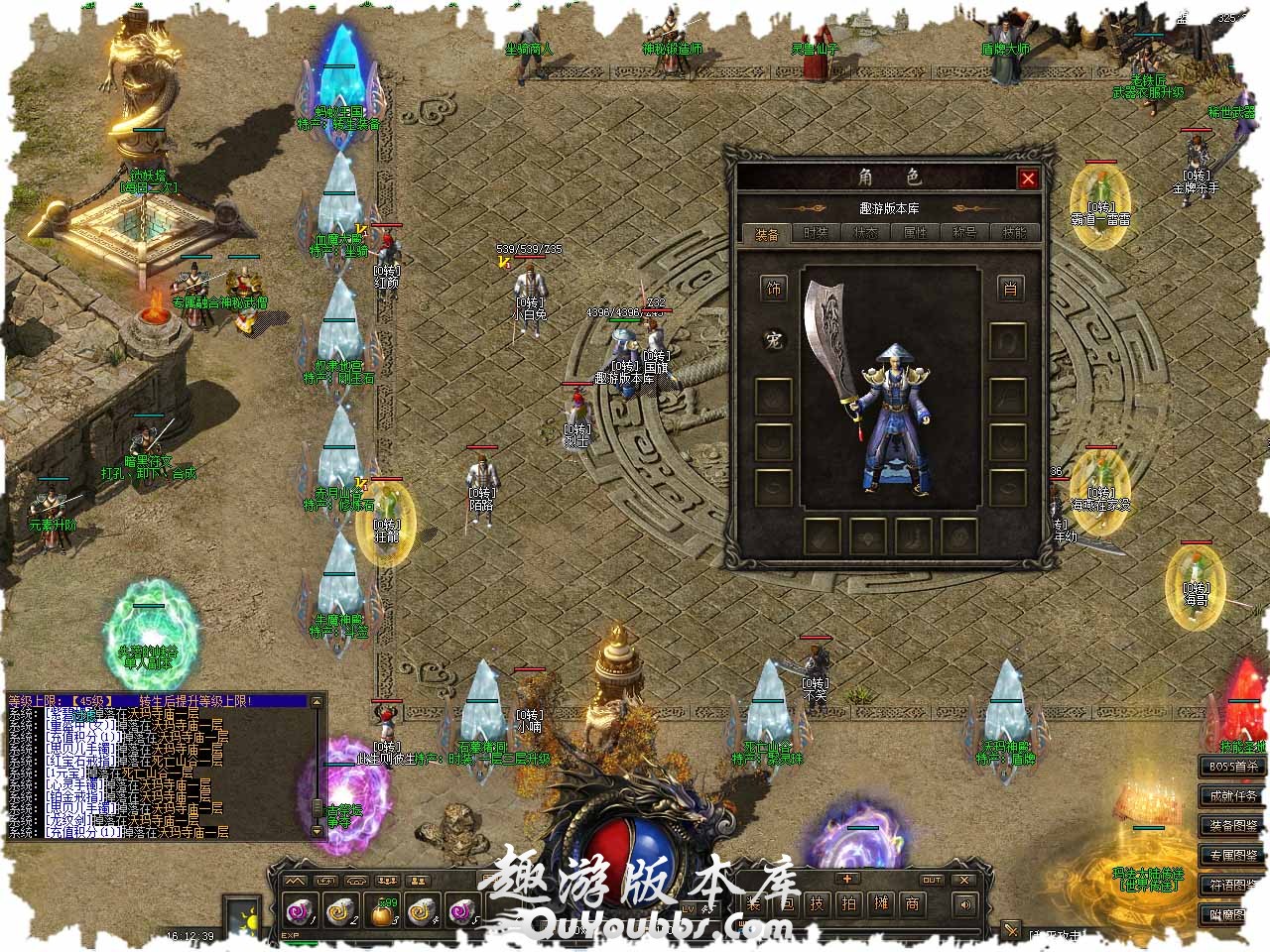
Task: Close the 角色 character panel
Action: 1028,178
